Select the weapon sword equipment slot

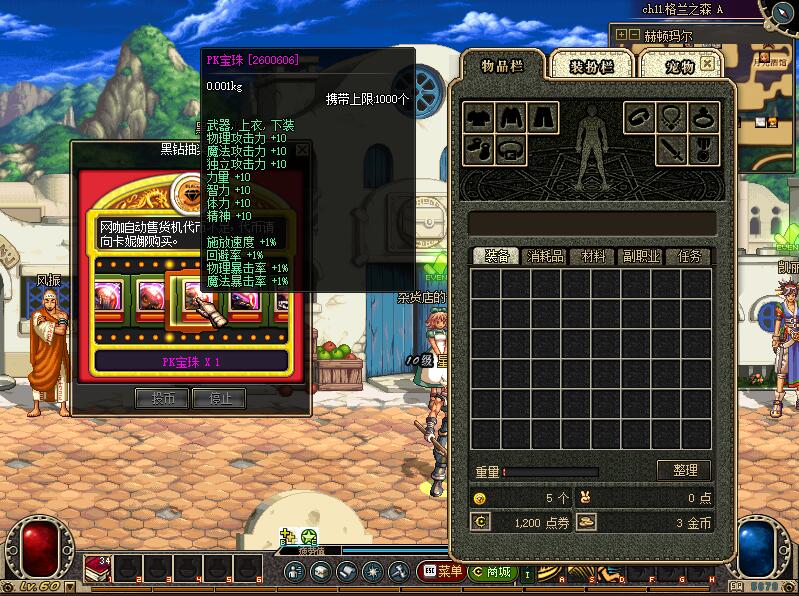click(x=672, y=151)
